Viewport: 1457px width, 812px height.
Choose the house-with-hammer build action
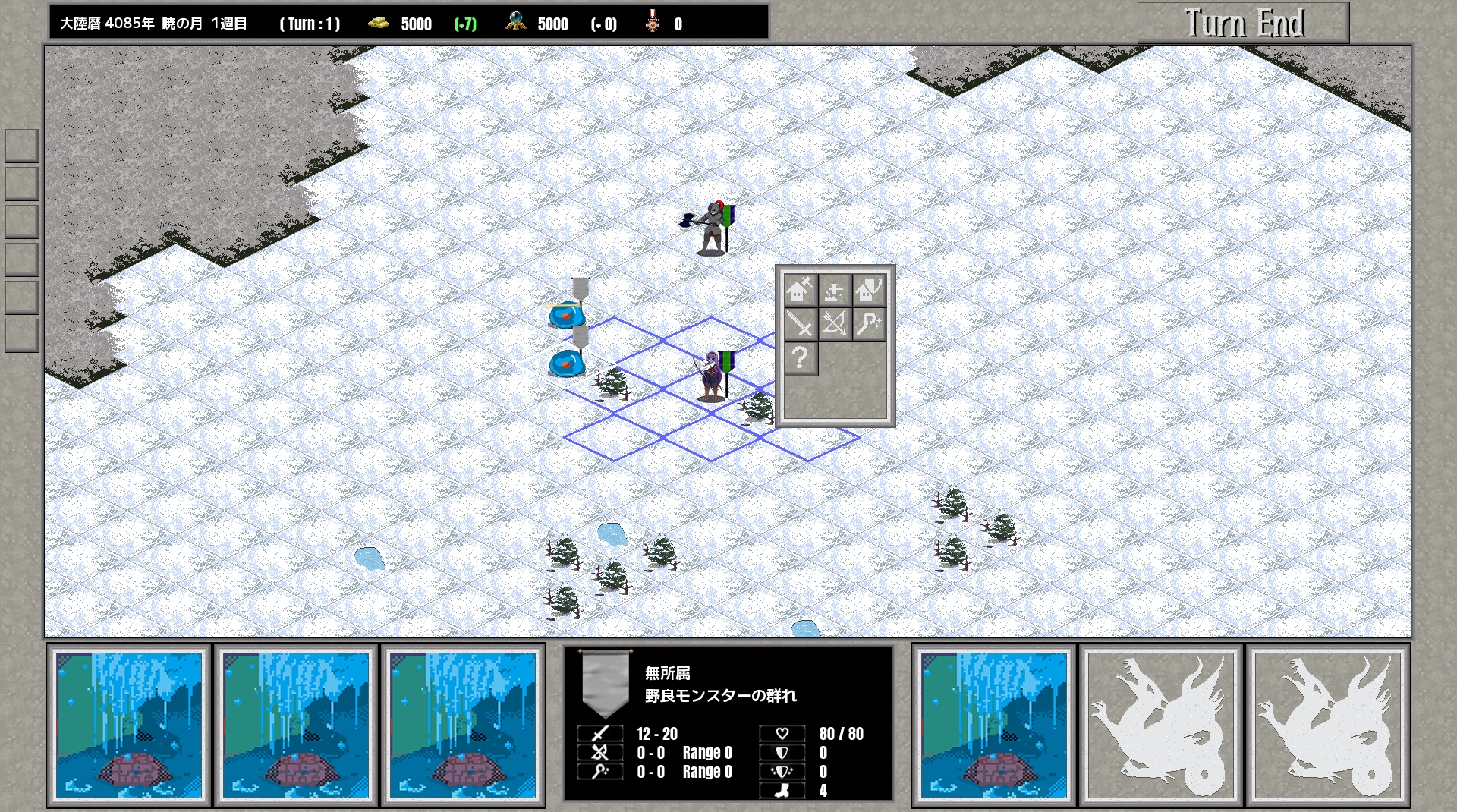(800, 290)
